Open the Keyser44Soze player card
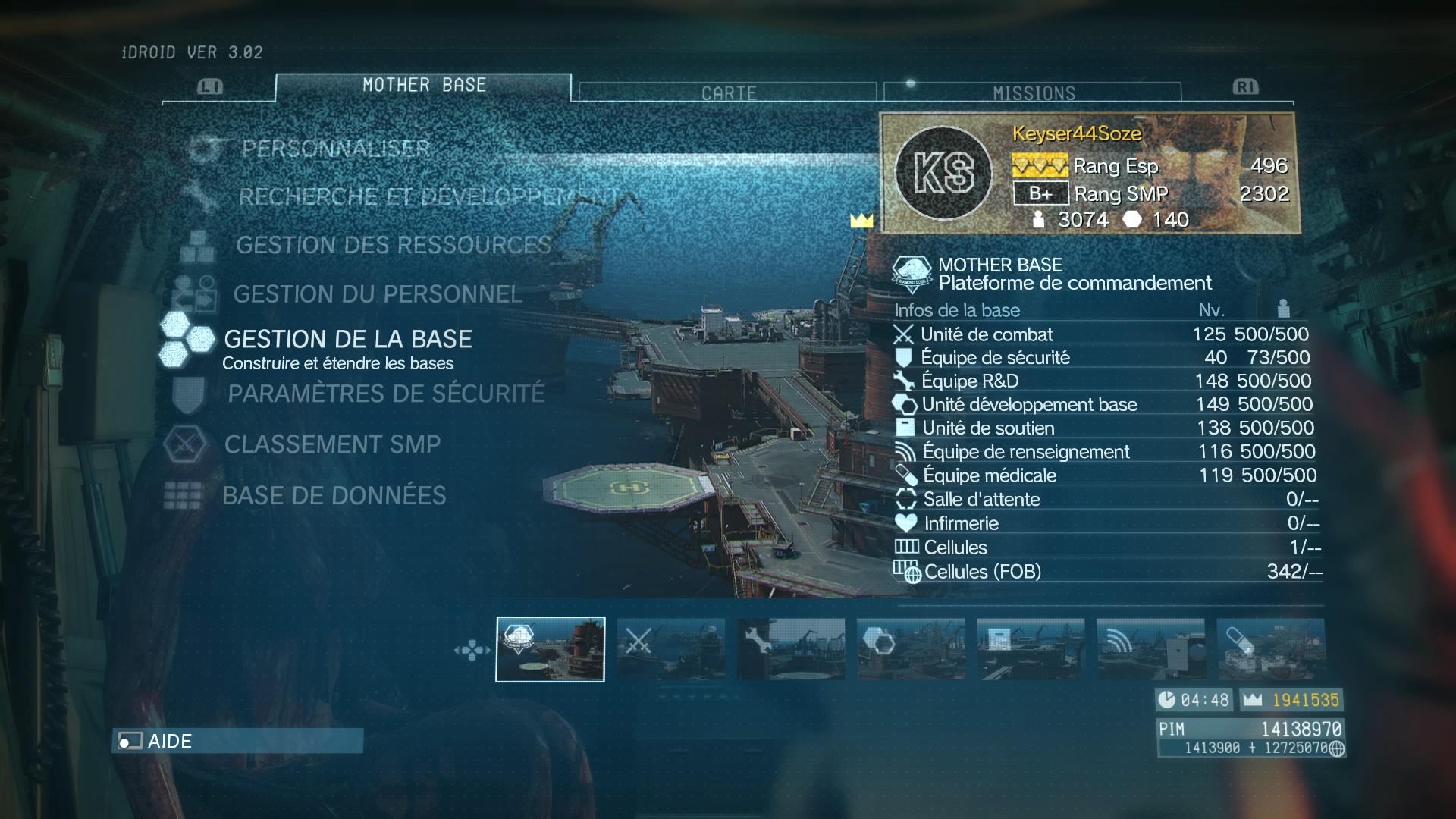This screenshot has height=819, width=1456. click(1090, 173)
